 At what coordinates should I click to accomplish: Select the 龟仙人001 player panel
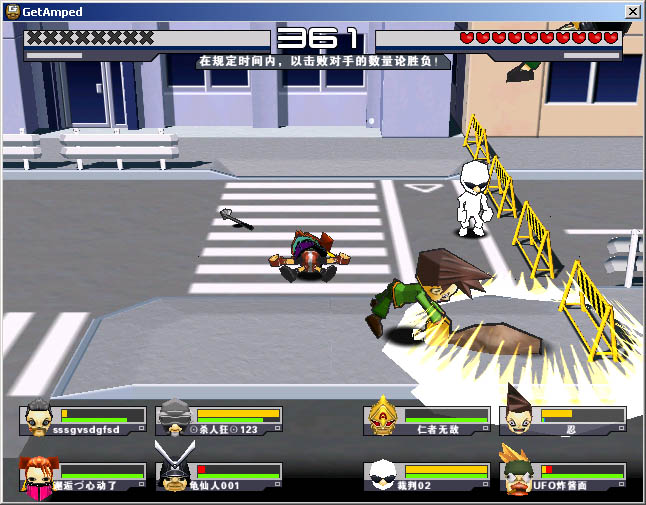219,476
